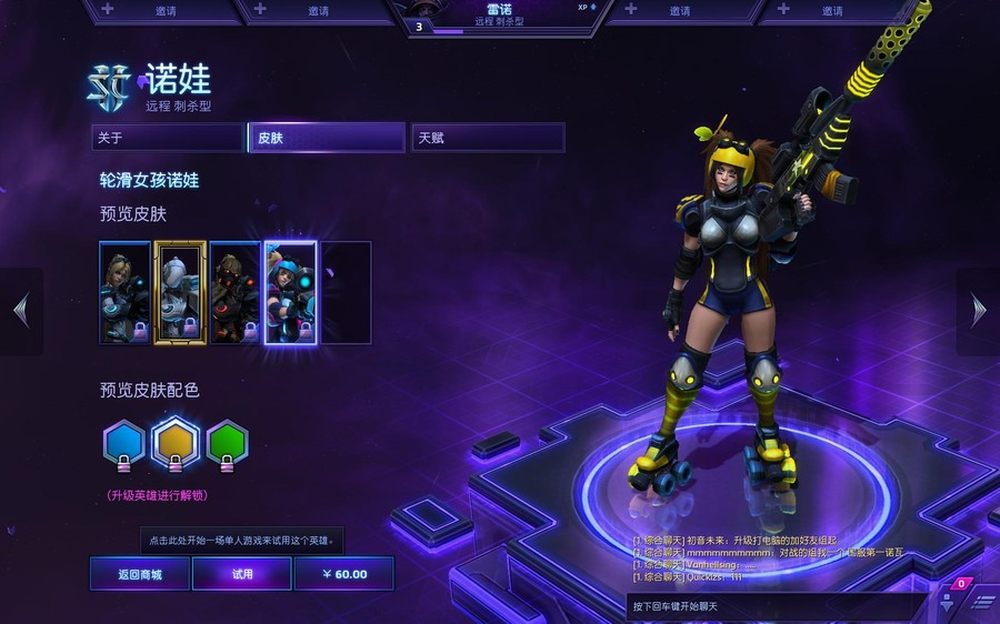This screenshot has height=624, width=1000.
Task: Preview the dark red-visor Nova skin
Action: (x=235, y=293)
